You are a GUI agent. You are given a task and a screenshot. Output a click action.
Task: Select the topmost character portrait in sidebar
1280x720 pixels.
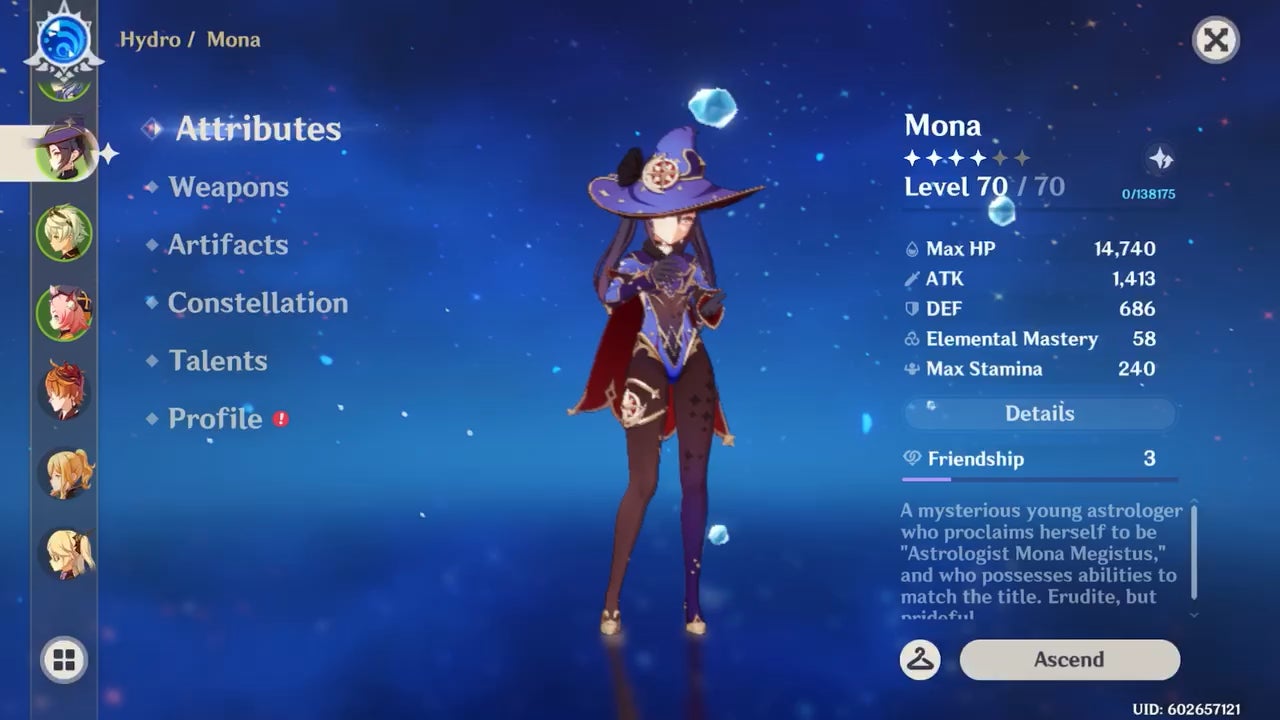[x=64, y=90]
